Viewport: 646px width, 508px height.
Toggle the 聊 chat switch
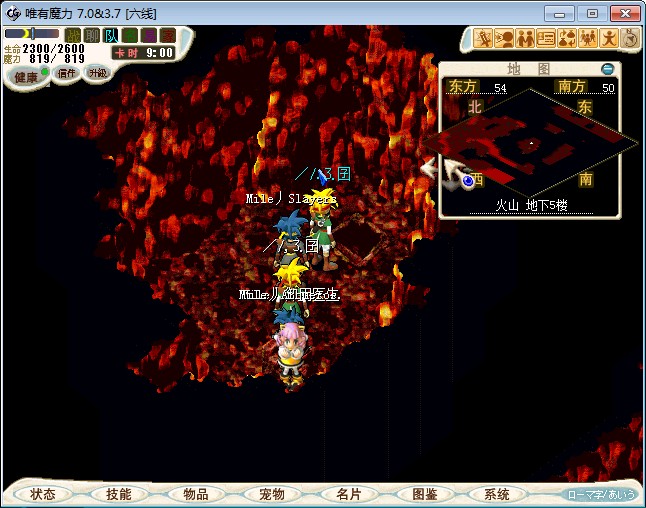point(91,35)
